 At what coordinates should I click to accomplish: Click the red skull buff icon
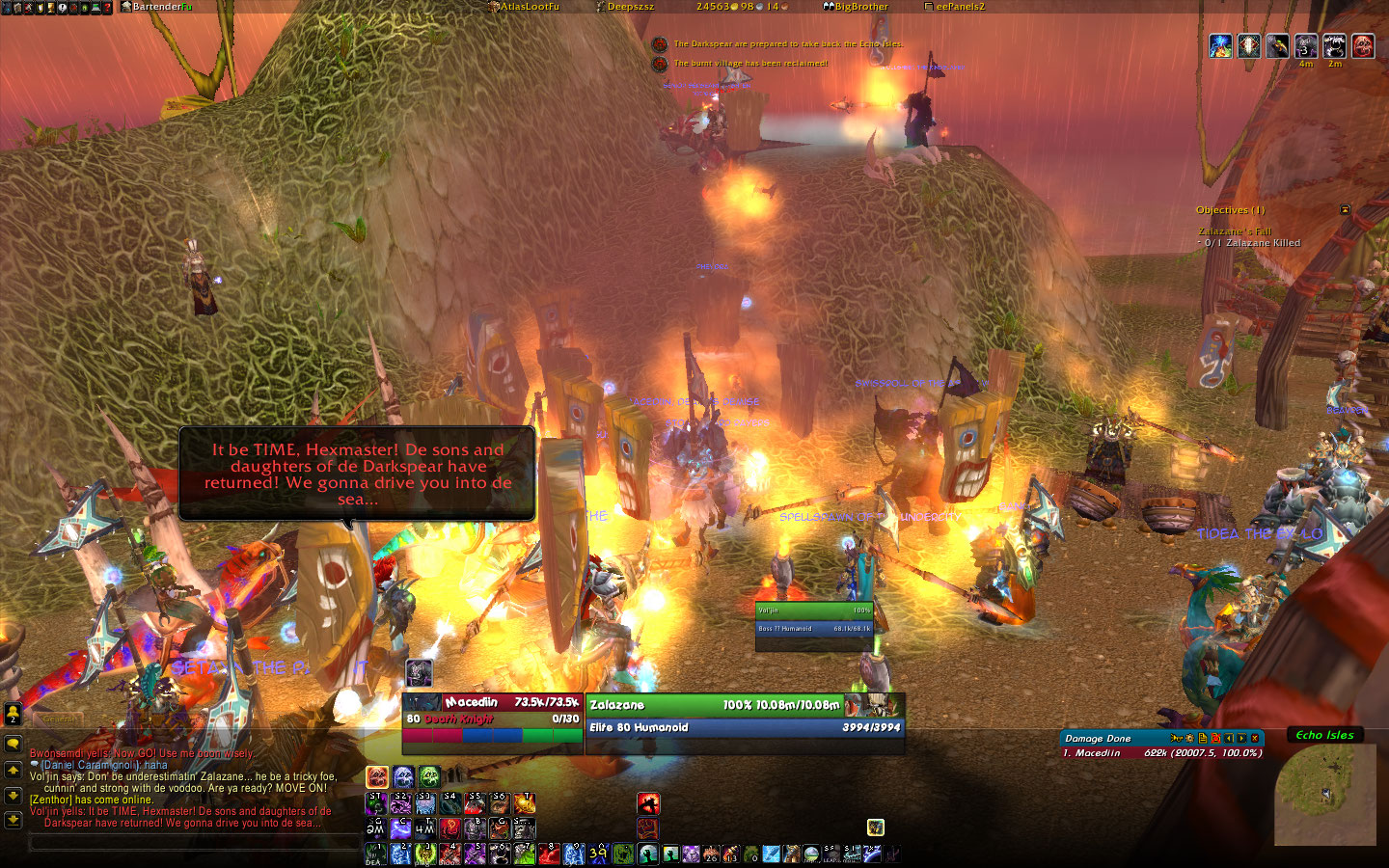coord(1363,45)
